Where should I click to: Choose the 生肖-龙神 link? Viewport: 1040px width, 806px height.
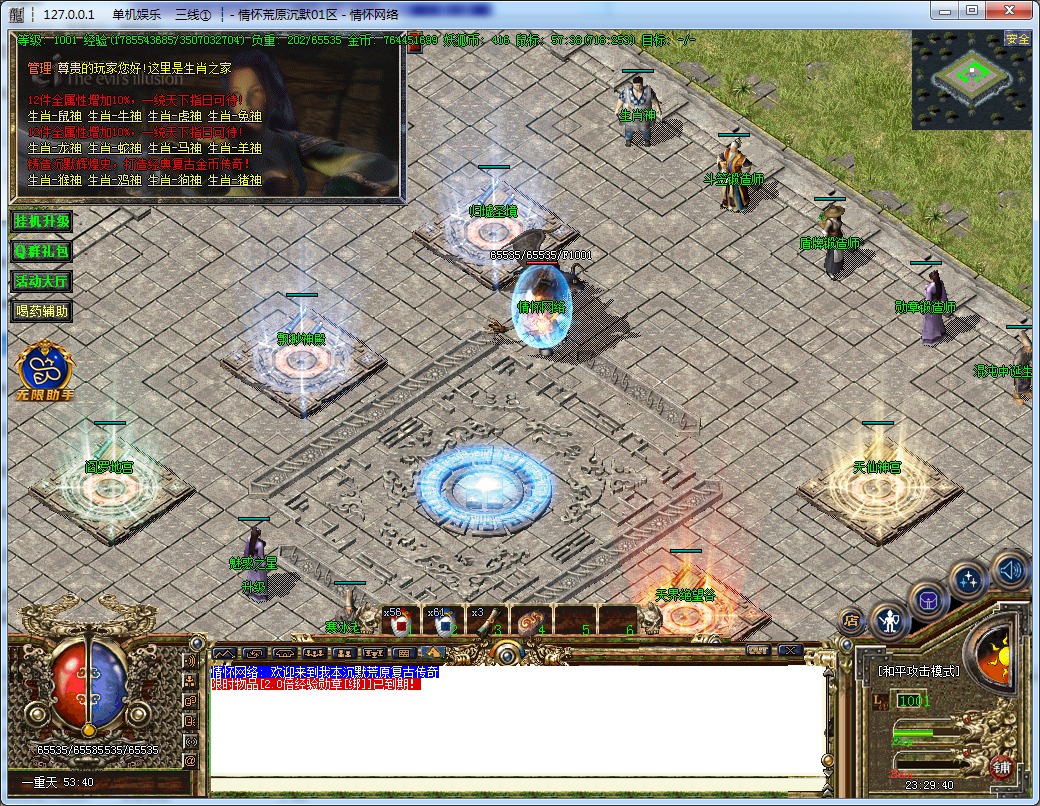pyautogui.click(x=54, y=148)
